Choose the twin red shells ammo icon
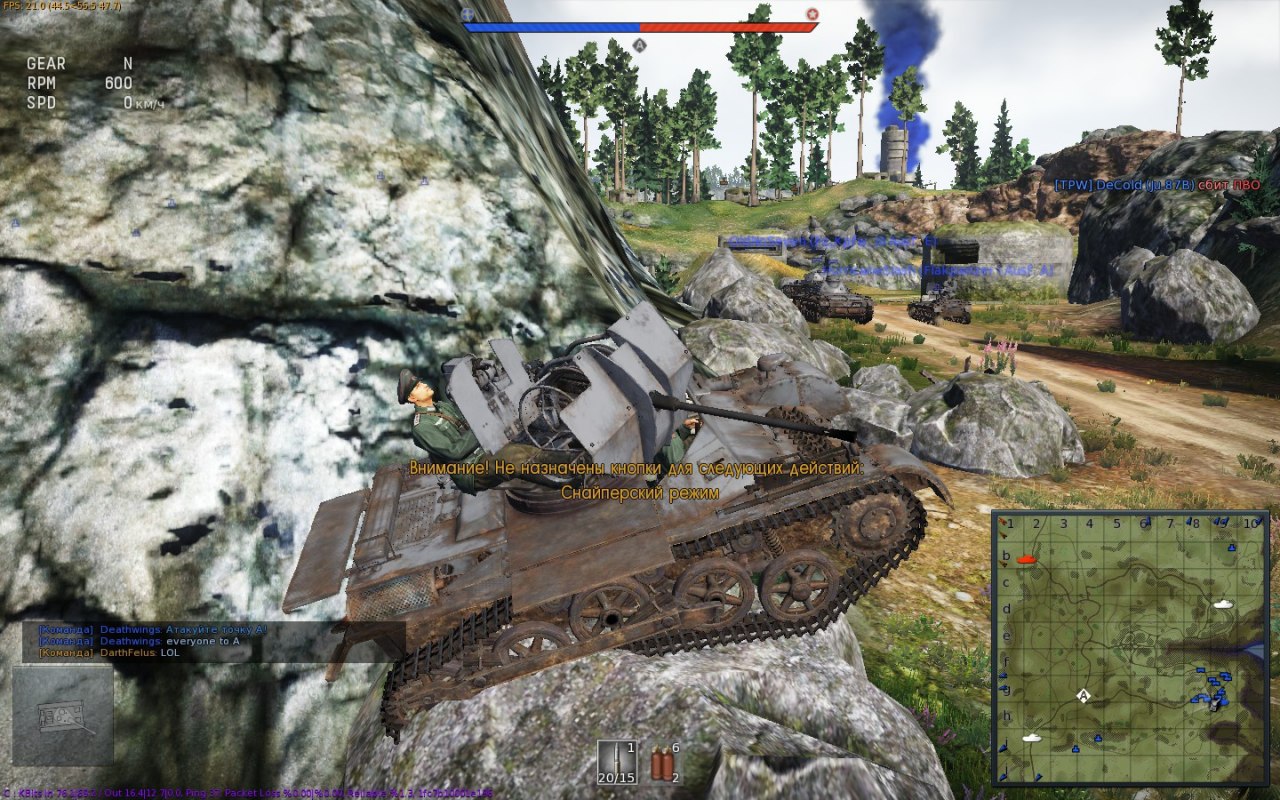1280x800 pixels. click(x=660, y=763)
